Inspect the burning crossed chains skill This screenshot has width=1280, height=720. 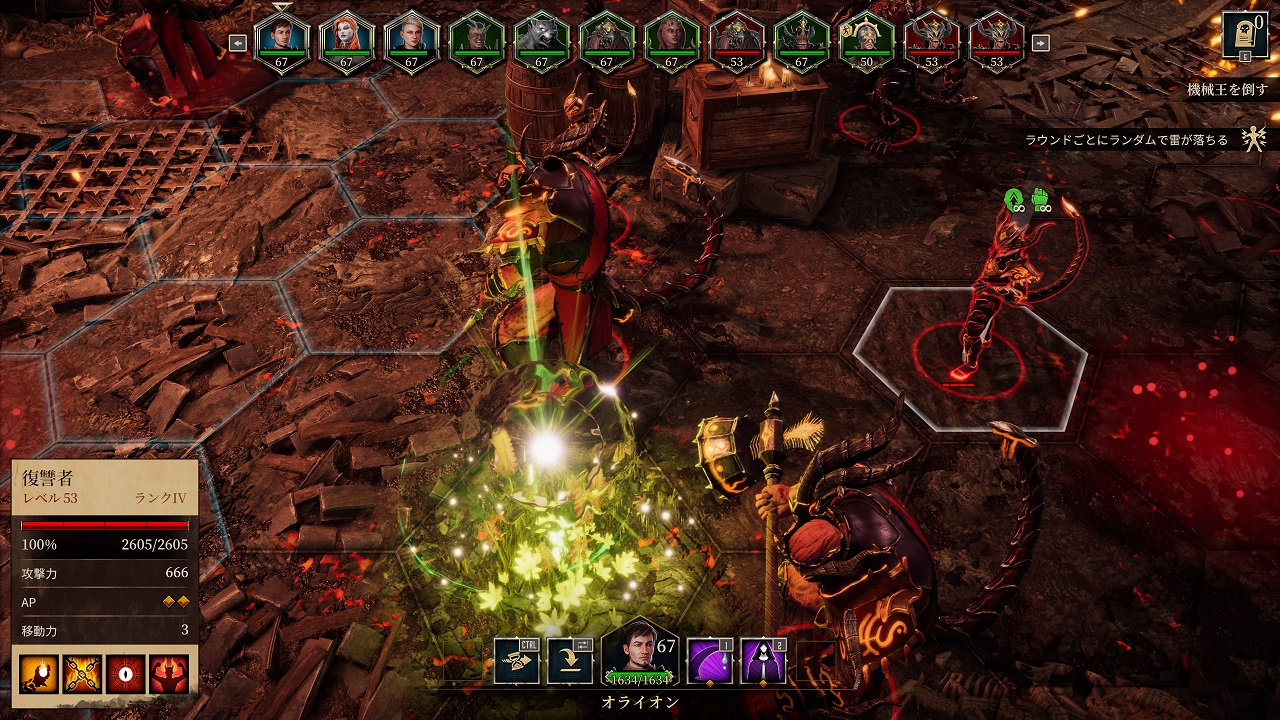(x=81, y=675)
